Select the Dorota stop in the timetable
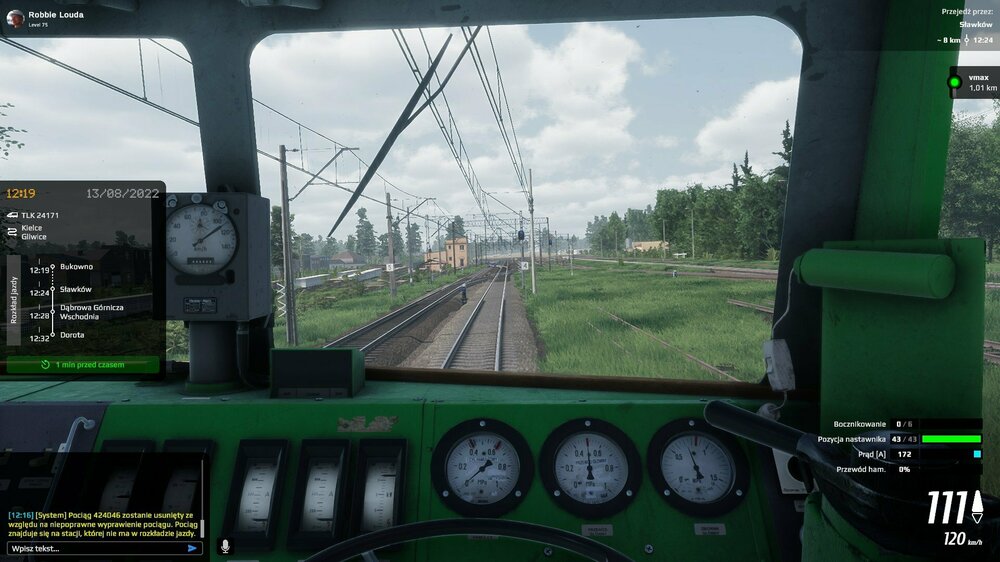 (72, 335)
